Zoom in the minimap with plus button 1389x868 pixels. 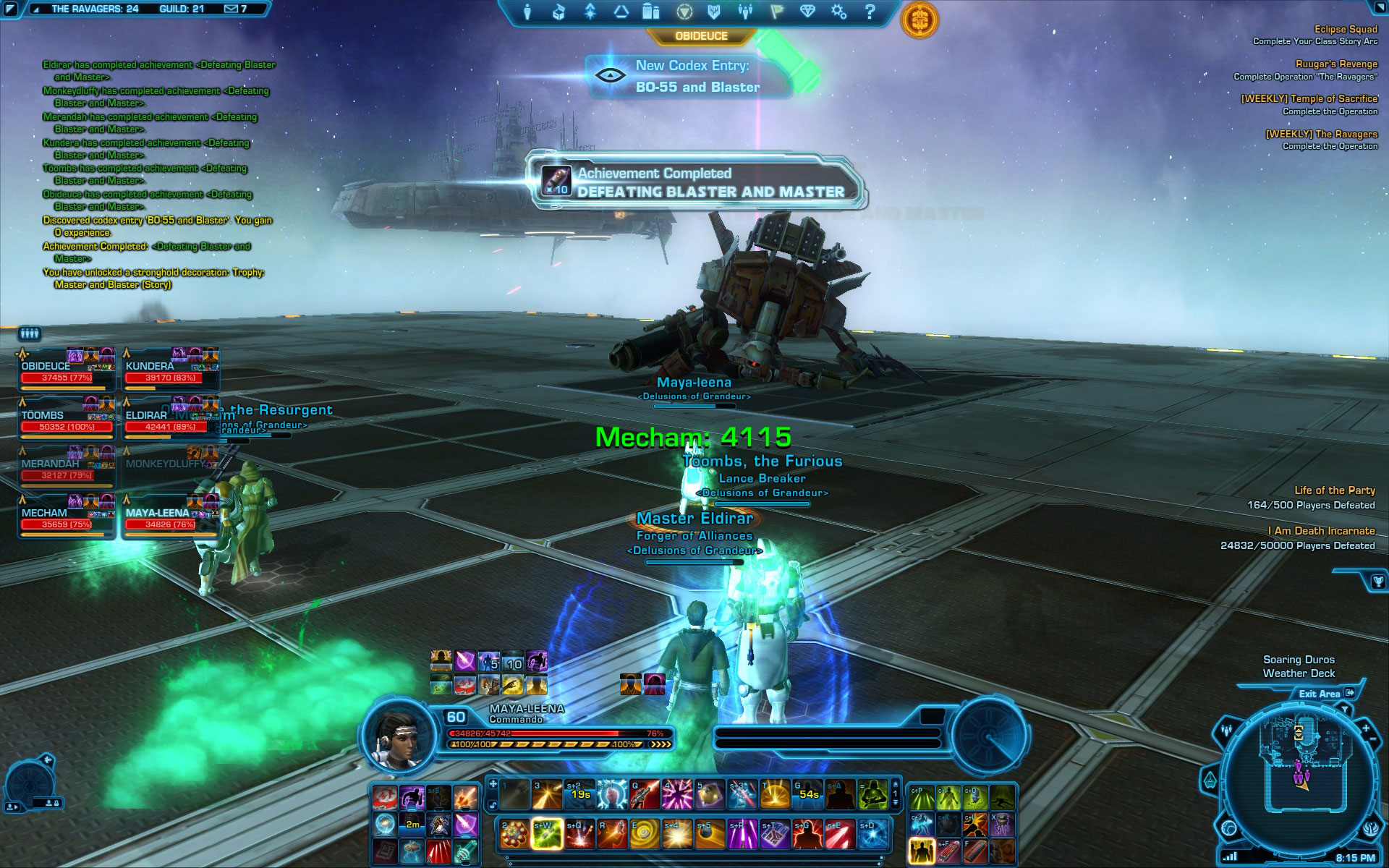[x=1366, y=728]
